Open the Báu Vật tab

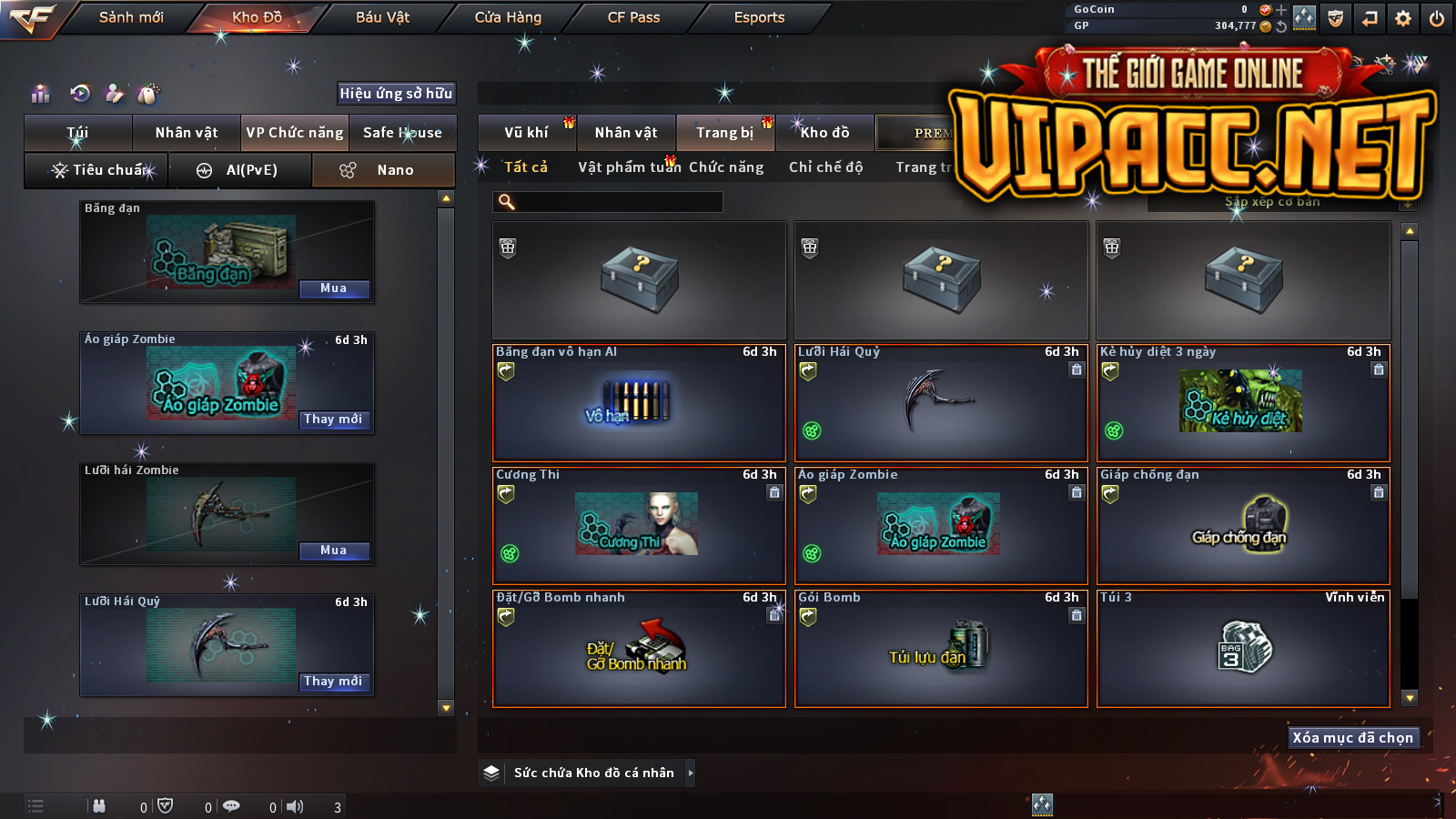pyautogui.click(x=382, y=17)
